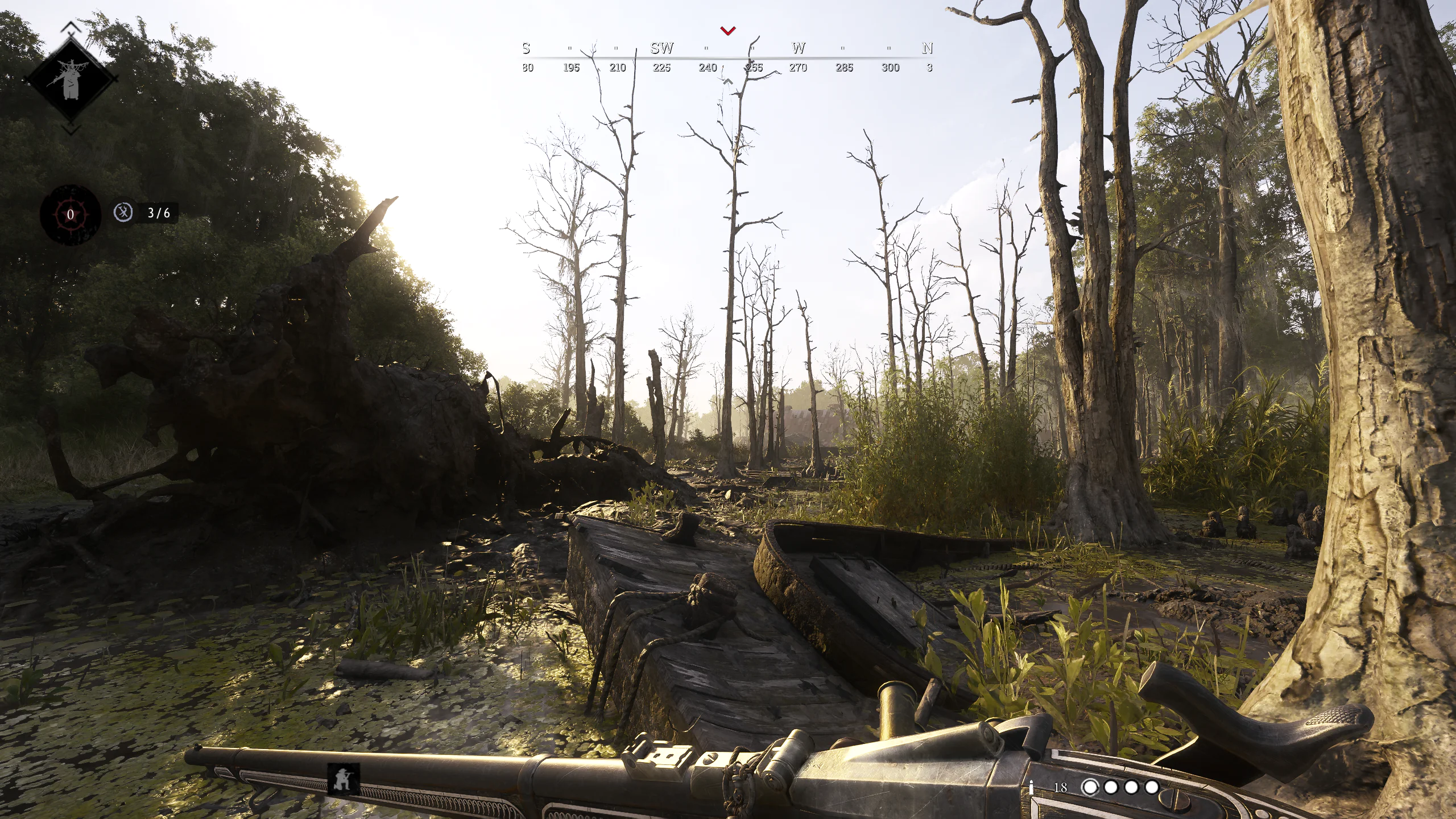The height and width of the screenshot is (819, 1456).
Task: Select the W heading label on the compass strip
Action: pos(799,48)
